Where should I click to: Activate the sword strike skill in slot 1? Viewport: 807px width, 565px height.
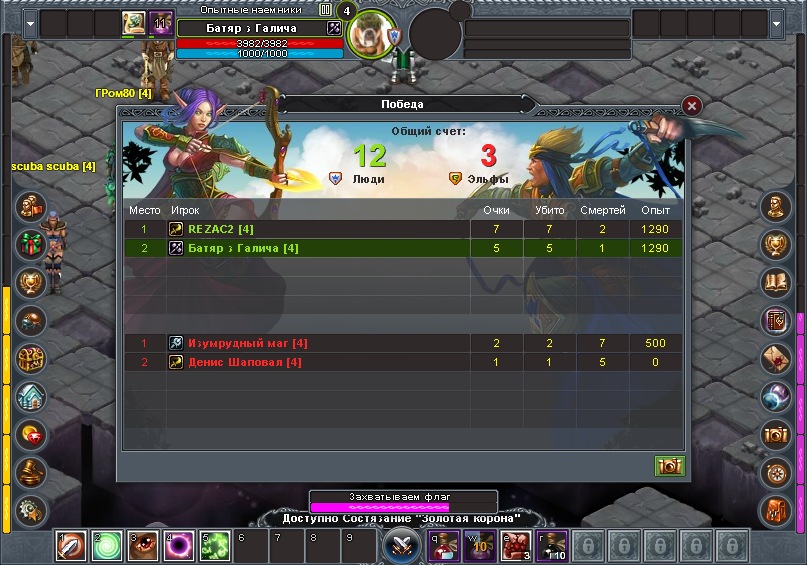point(70,546)
